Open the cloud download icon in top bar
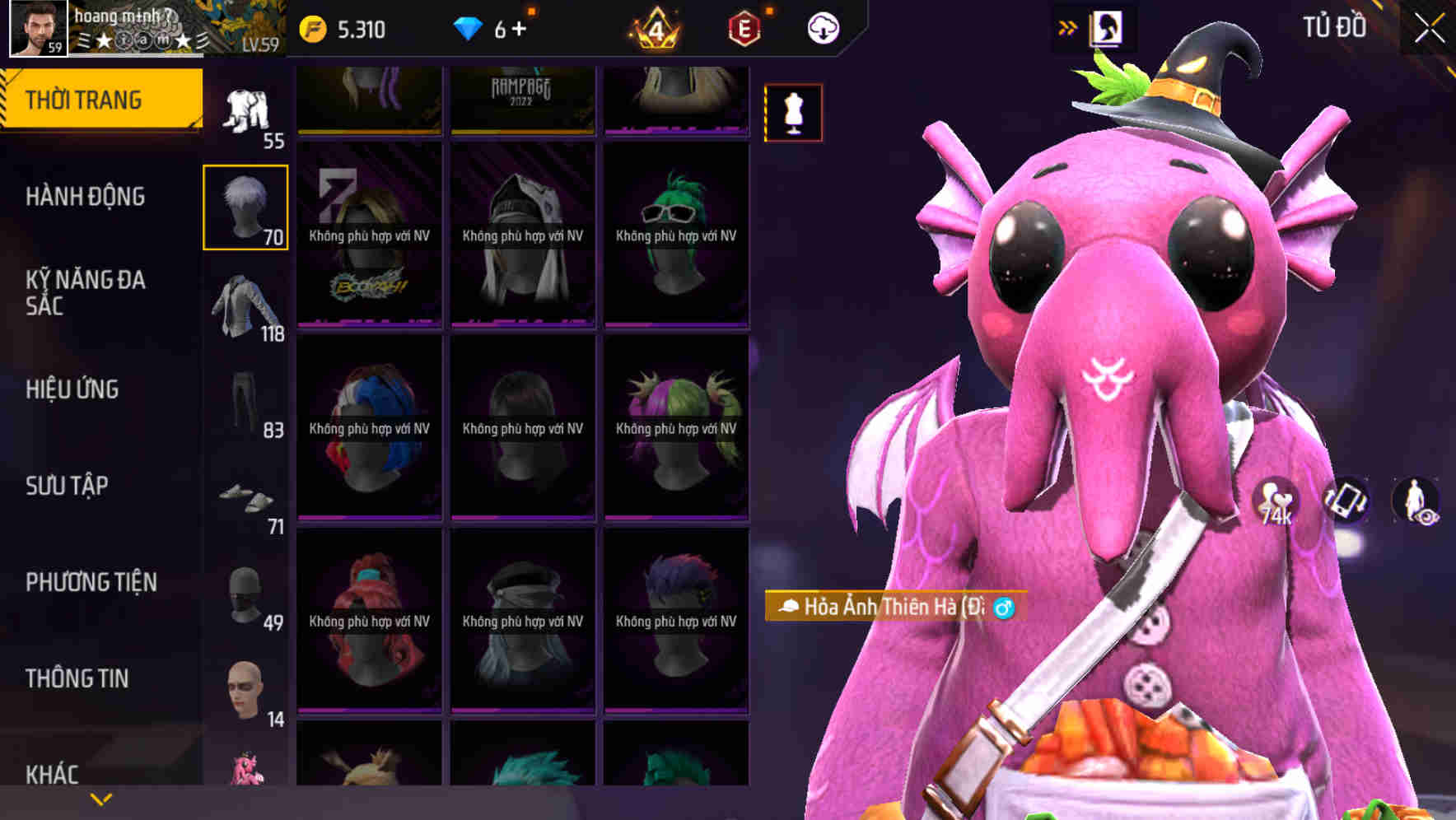This screenshot has height=820, width=1456. [x=822, y=26]
